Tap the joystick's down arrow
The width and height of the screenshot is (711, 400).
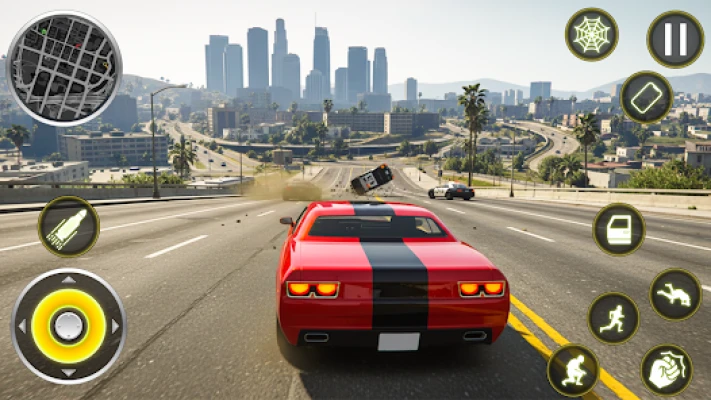[x=68, y=371]
